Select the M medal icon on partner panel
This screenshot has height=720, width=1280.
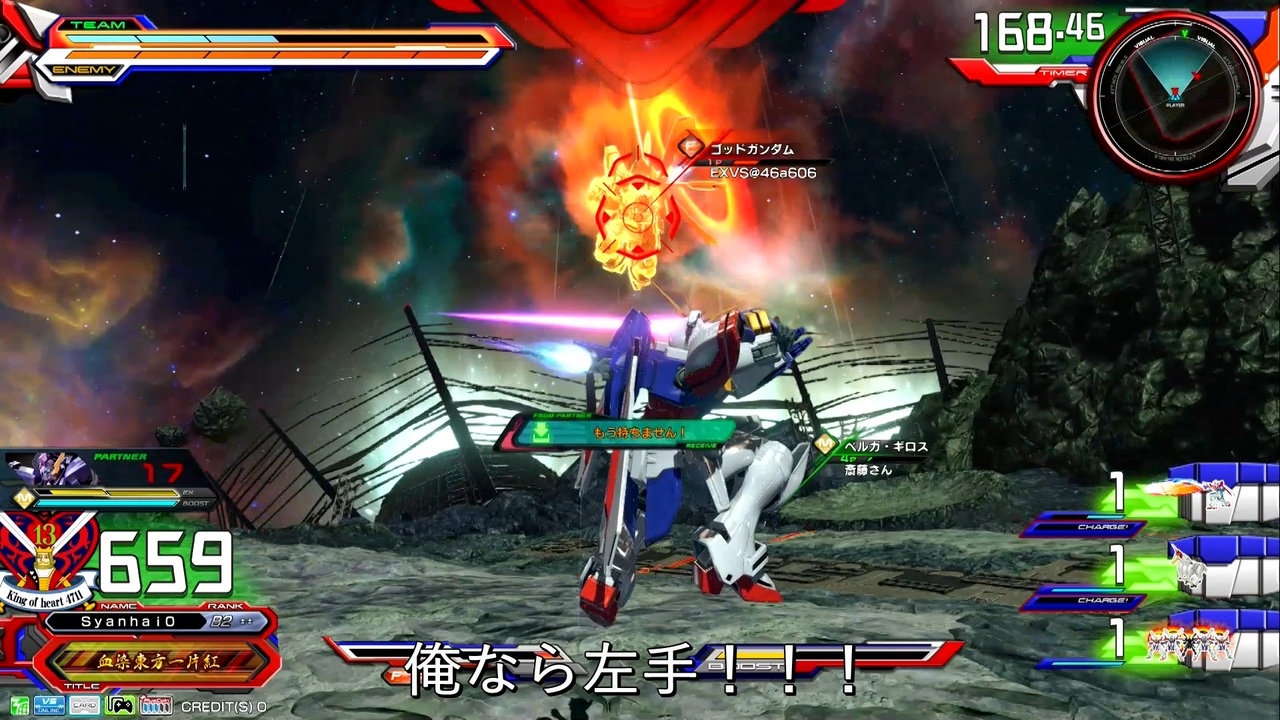pos(24,496)
